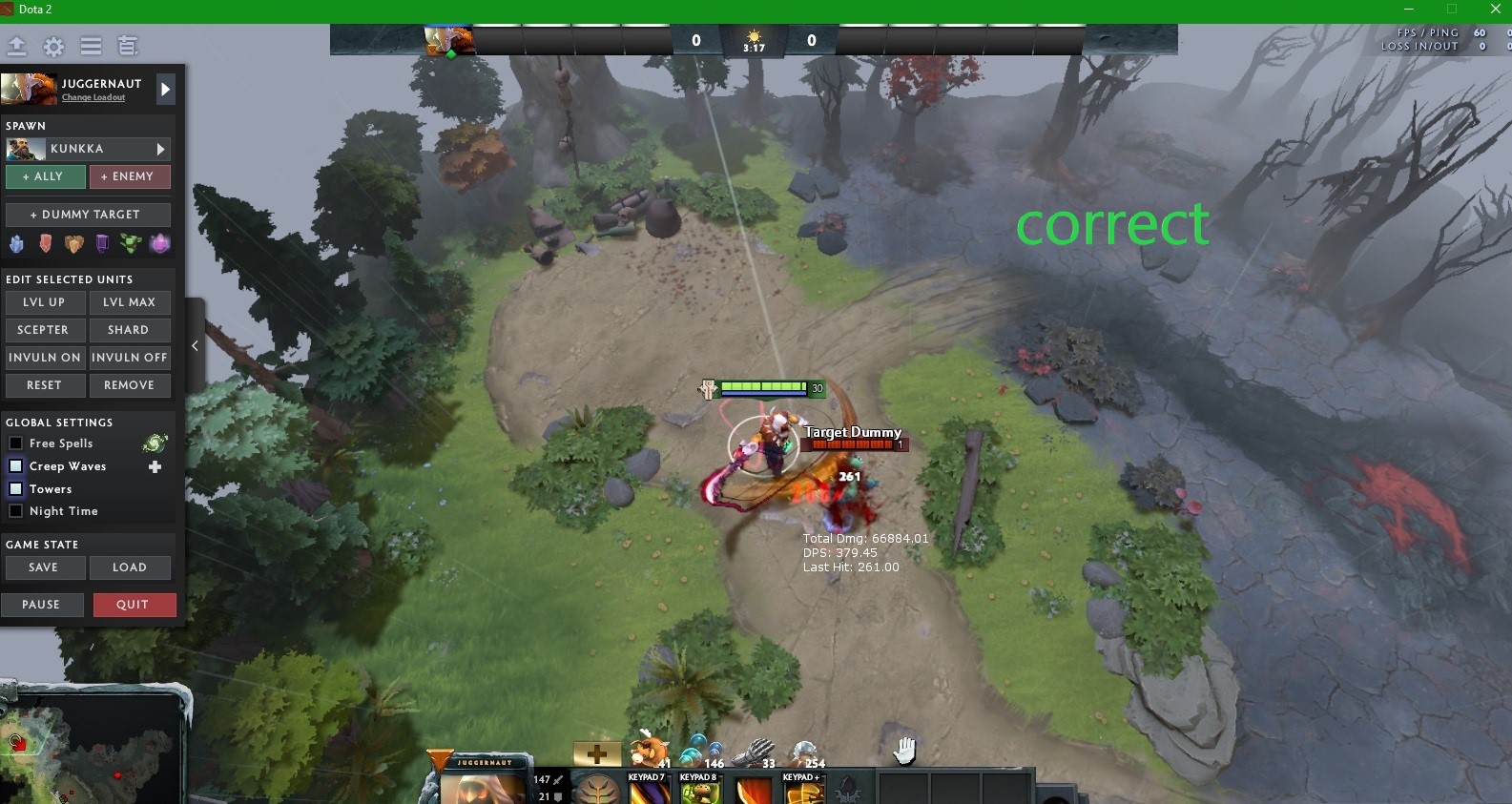Click the upload arrow icon in the toolbar
1512x804 pixels.
tap(16, 46)
